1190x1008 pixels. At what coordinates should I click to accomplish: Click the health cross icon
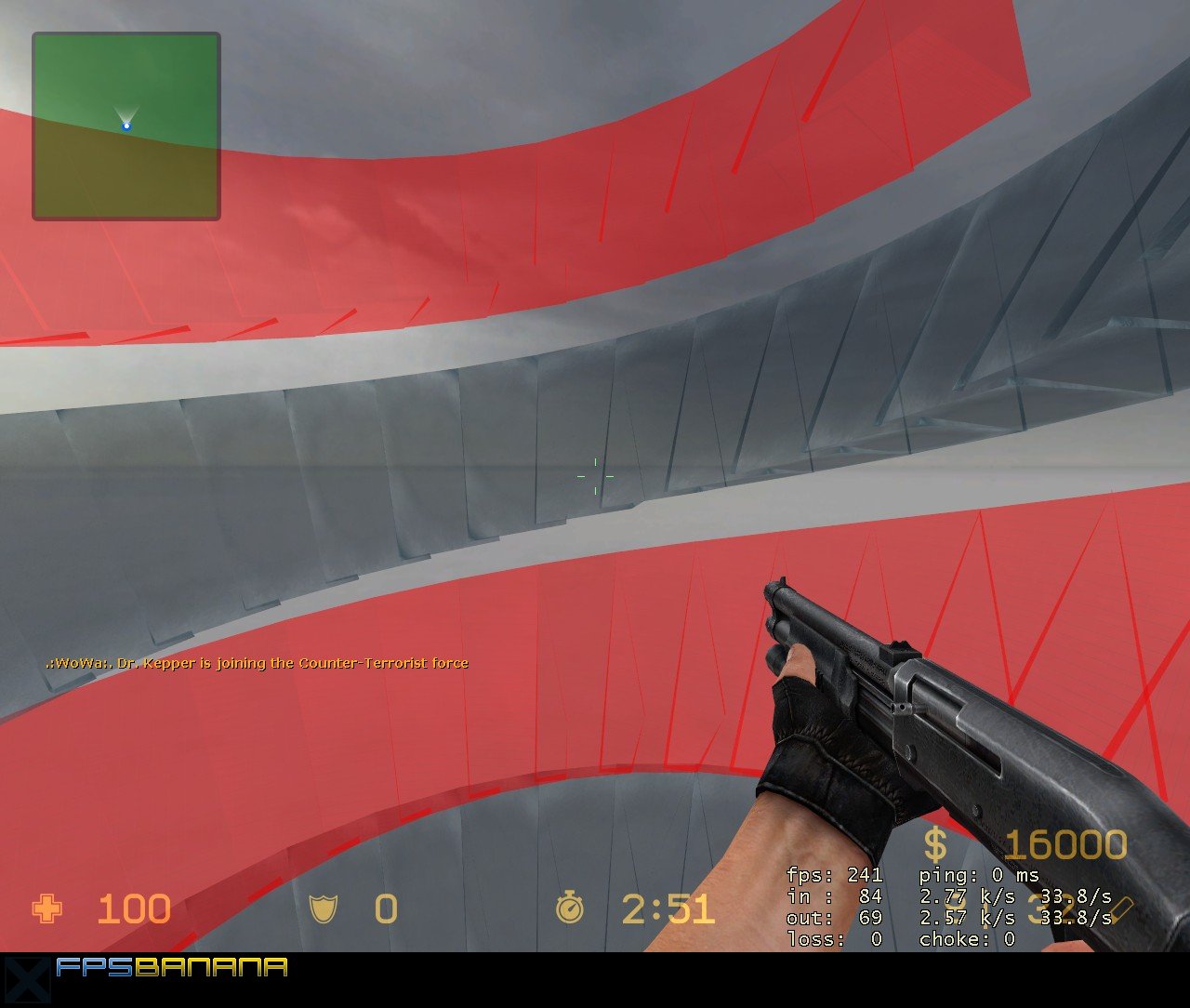pos(45,909)
